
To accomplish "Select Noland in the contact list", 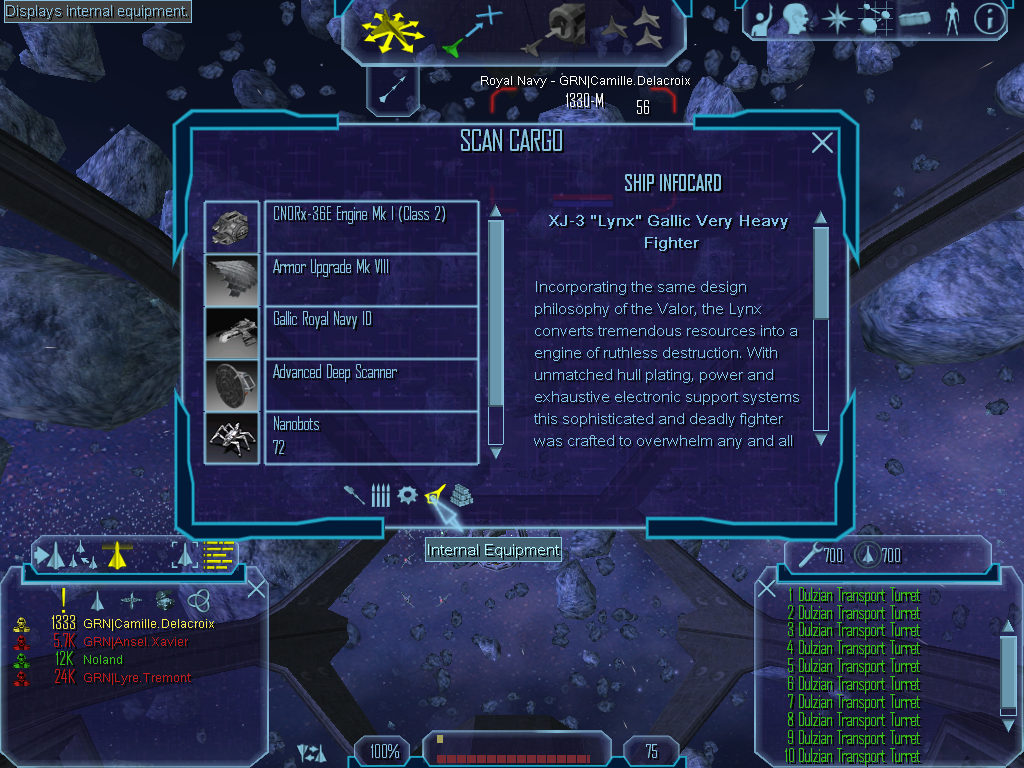I will coord(103,660).
